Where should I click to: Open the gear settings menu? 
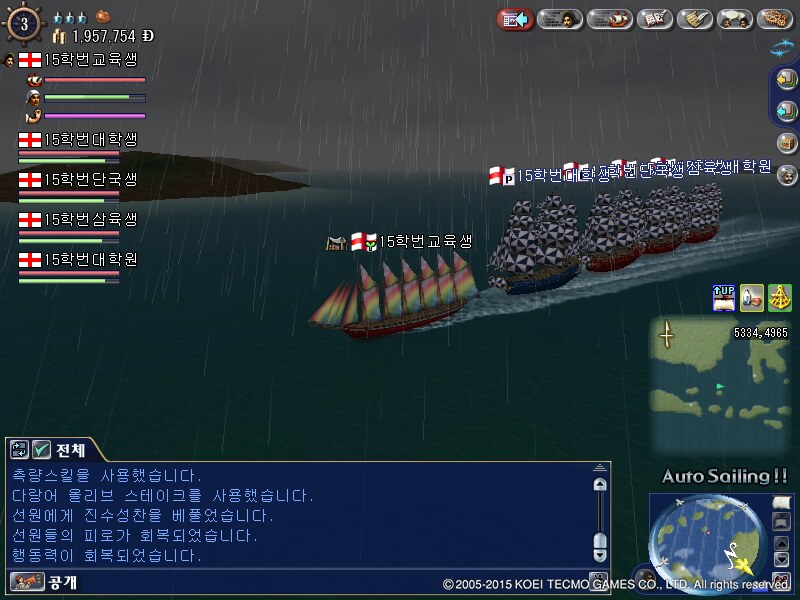point(775,19)
